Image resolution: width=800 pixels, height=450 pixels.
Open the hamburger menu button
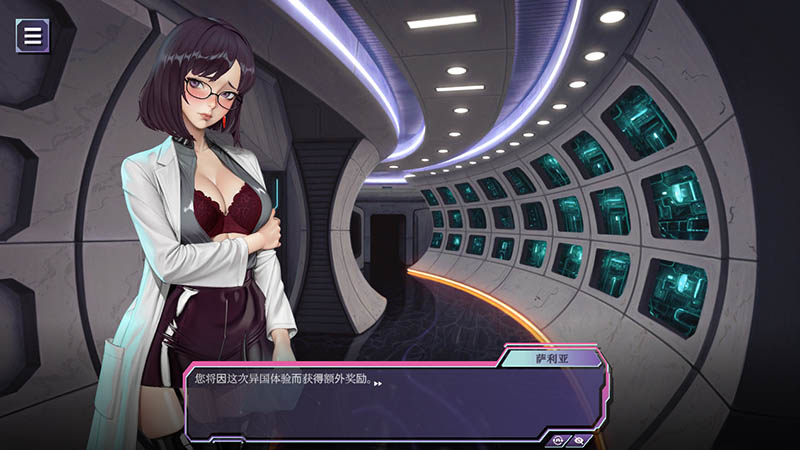tap(33, 36)
